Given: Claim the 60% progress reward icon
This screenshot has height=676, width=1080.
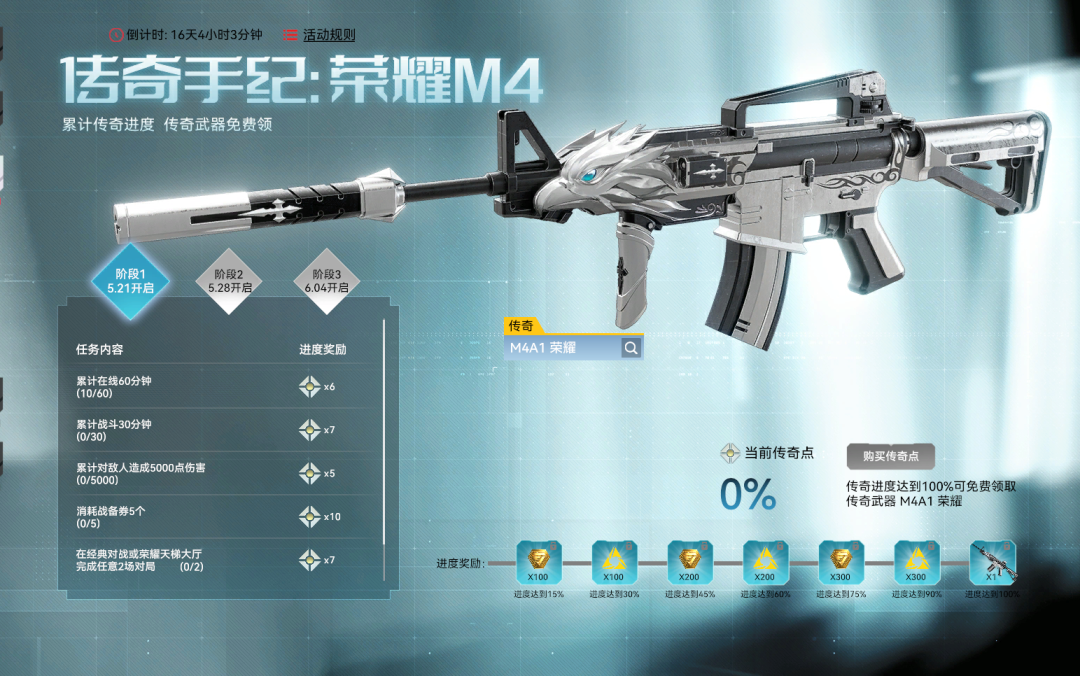Looking at the screenshot, I should pos(767,562).
